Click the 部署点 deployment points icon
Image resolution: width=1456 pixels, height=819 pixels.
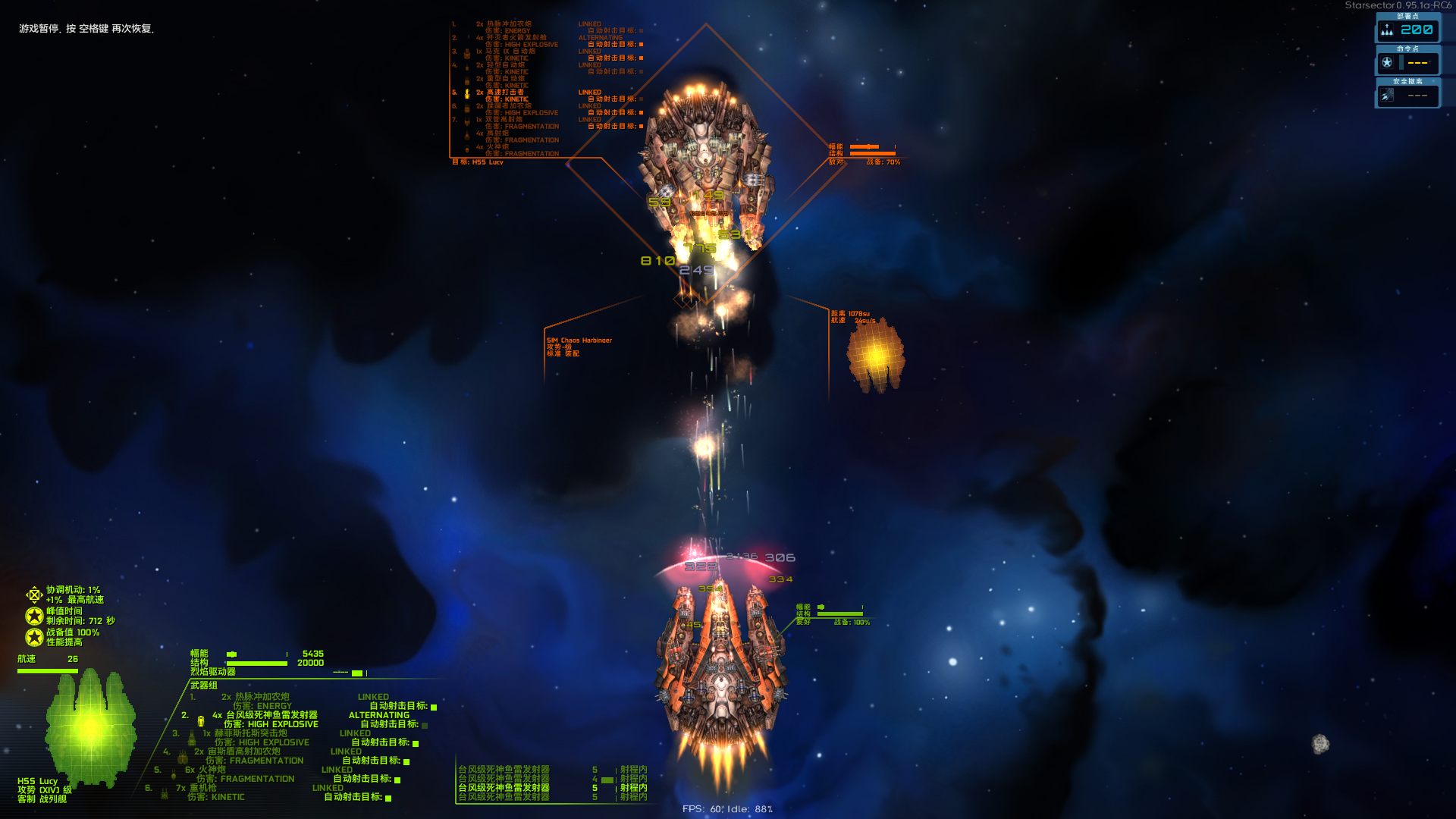pos(1387,30)
